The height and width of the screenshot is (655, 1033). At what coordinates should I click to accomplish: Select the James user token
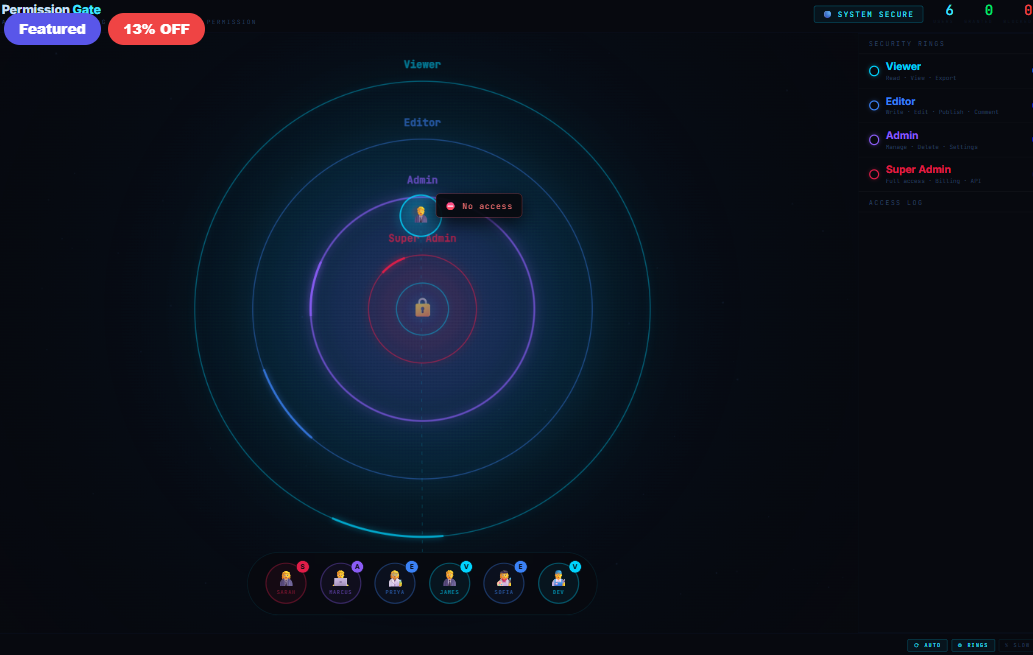(449, 583)
